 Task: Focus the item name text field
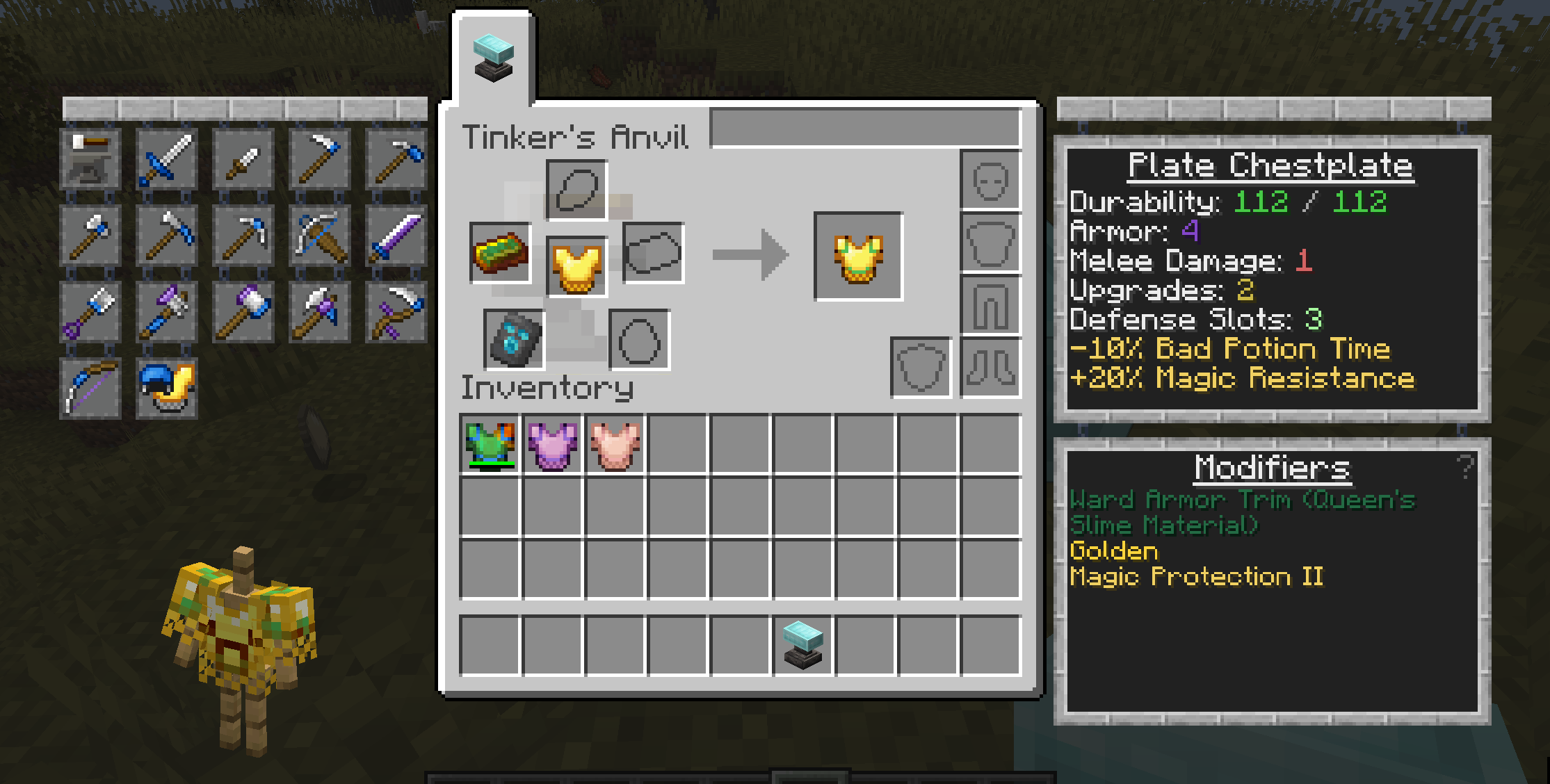pos(865,128)
